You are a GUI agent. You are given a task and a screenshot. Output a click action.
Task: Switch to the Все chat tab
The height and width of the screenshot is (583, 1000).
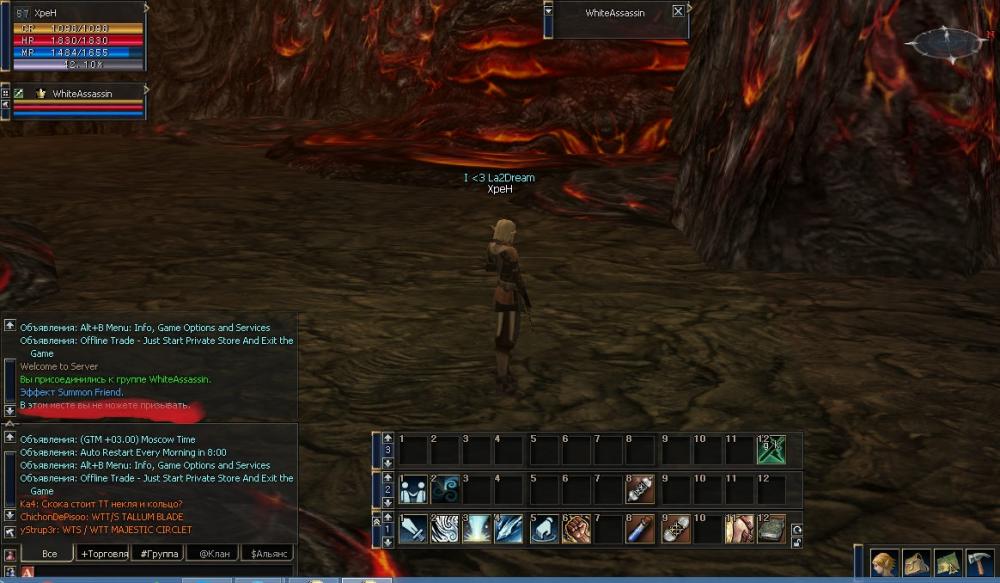pyautogui.click(x=46, y=553)
